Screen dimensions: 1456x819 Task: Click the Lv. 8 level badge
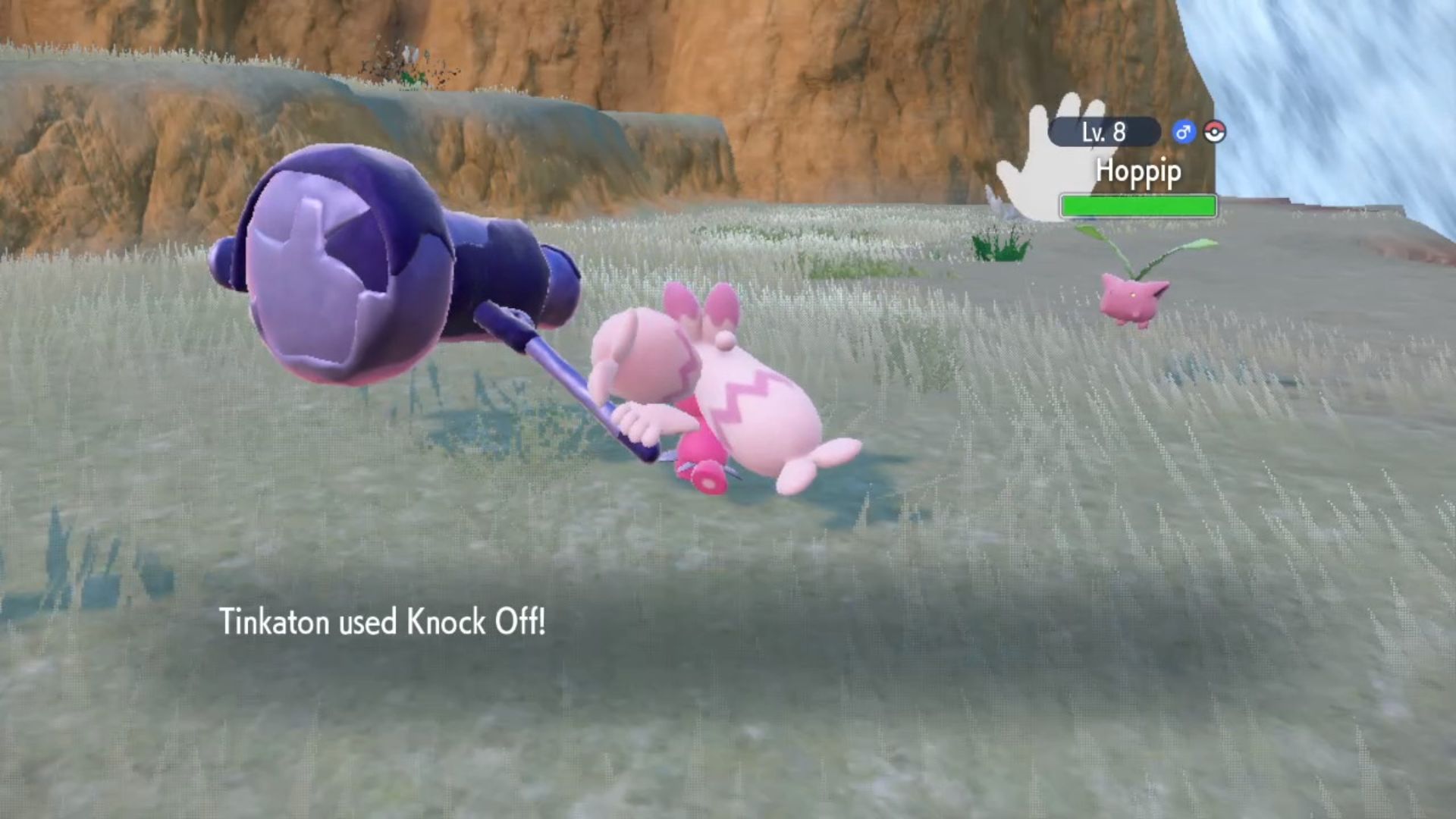point(1106,131)
